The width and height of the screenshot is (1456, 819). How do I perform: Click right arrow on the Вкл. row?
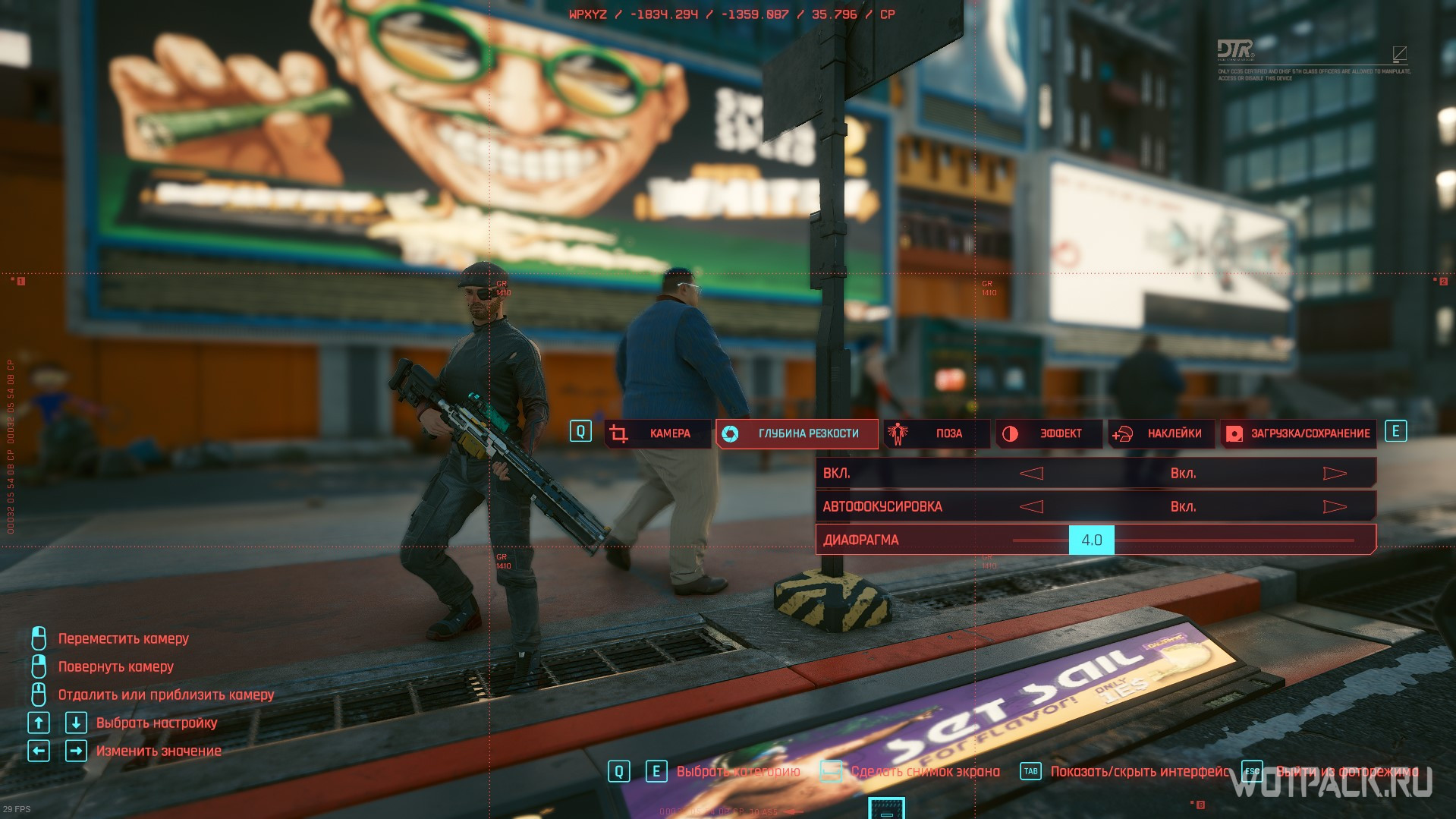pyautogui.click(x=1335, y=474)
